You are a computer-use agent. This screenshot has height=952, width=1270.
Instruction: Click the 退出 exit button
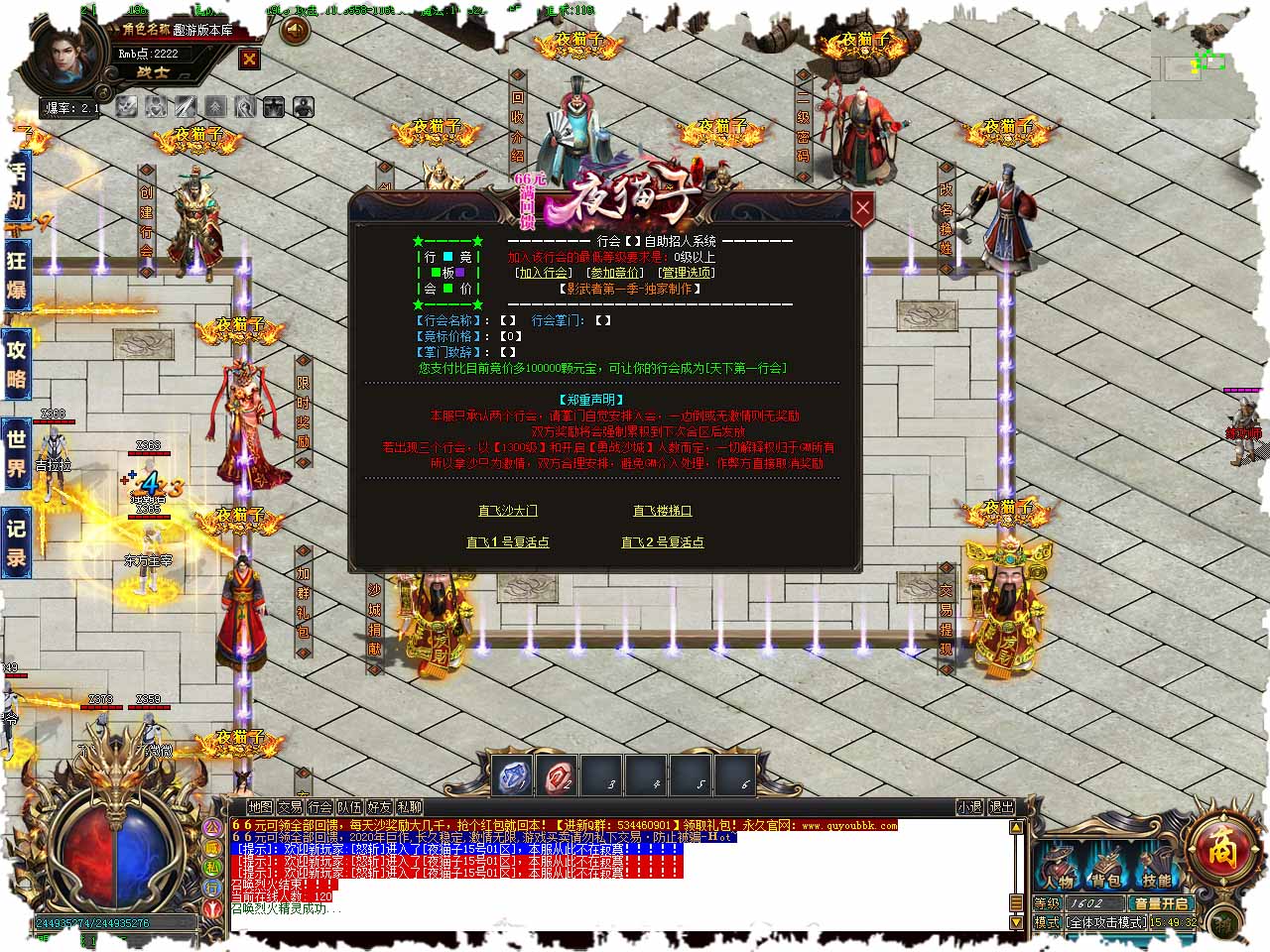click(1002, 807)
